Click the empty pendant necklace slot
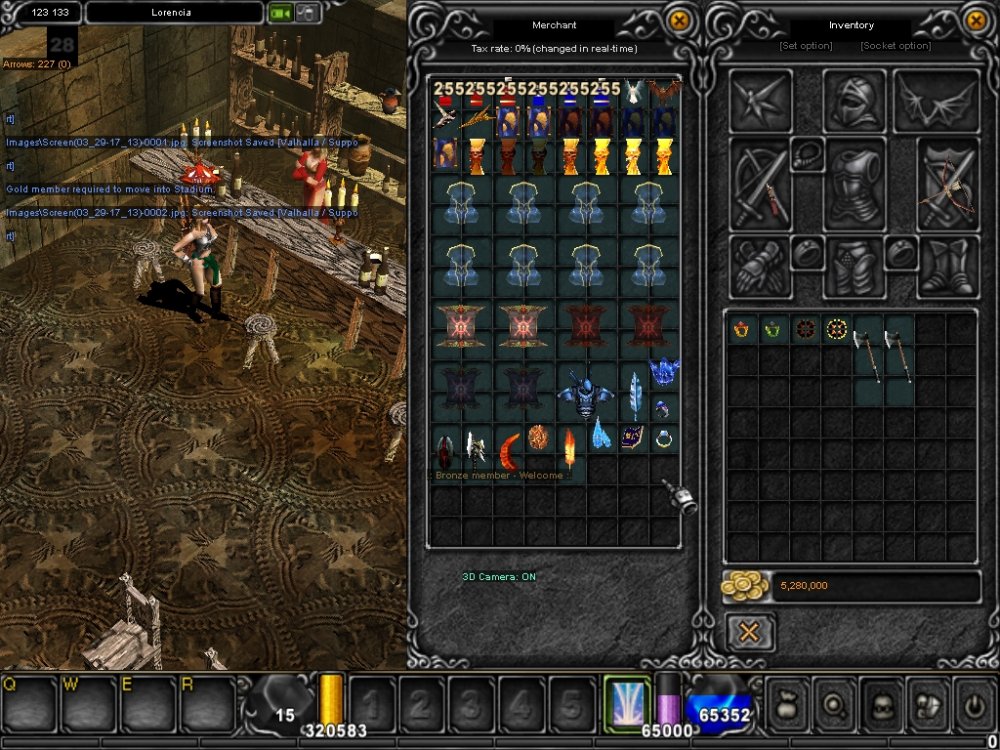Viewport: 1000px width, 750px height. coord(808,154)
